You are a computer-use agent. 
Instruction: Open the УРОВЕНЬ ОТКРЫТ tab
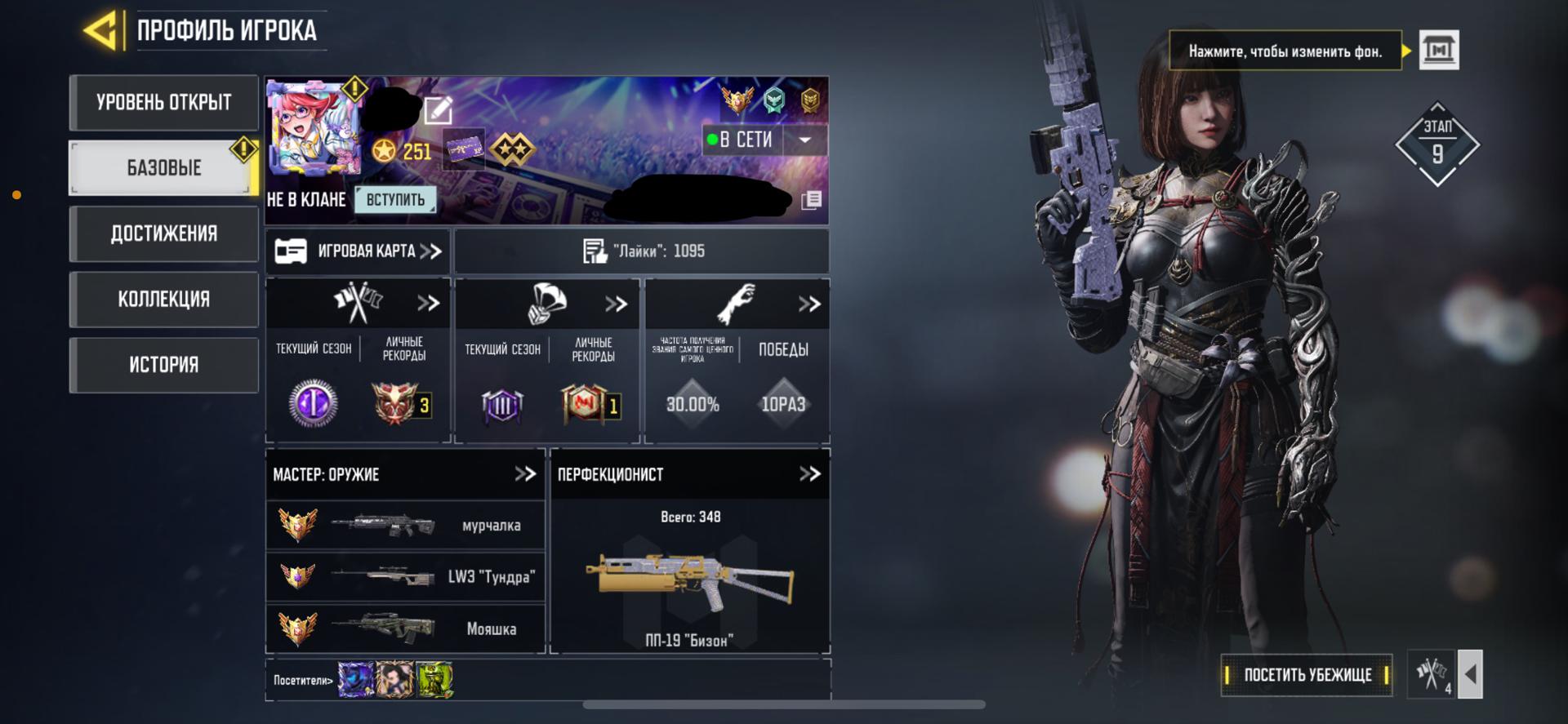(x=164, y=103)
